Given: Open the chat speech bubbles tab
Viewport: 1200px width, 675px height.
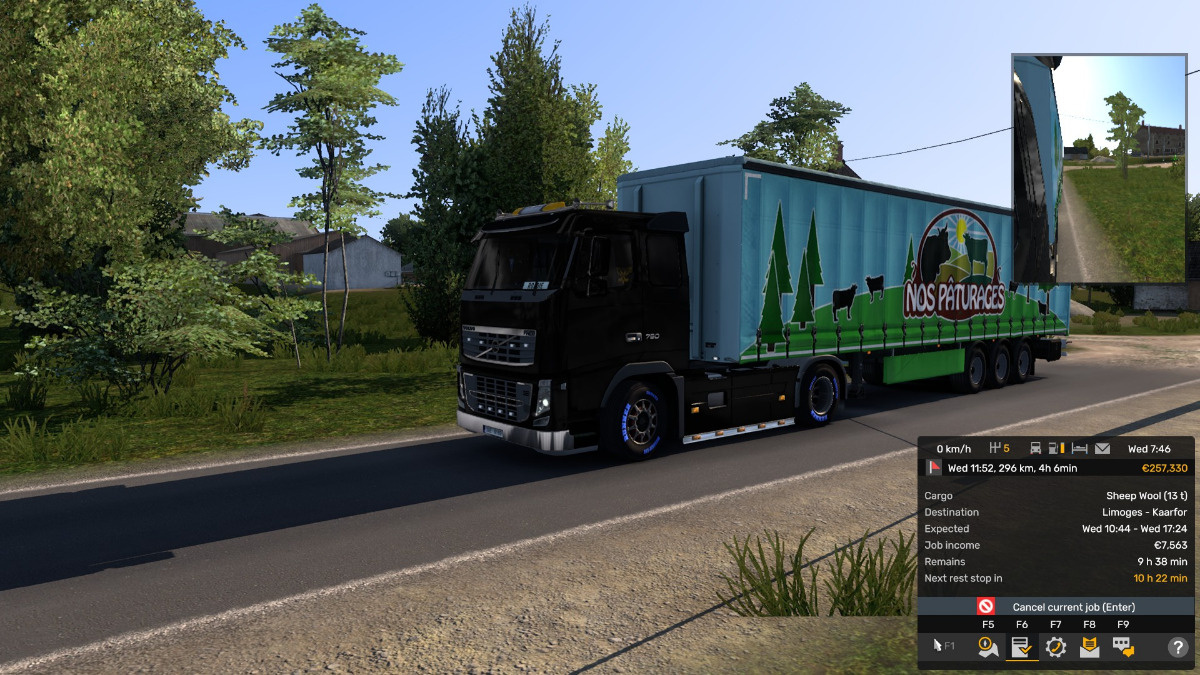Looking at the screenshot, I should tap(1123, 647).
